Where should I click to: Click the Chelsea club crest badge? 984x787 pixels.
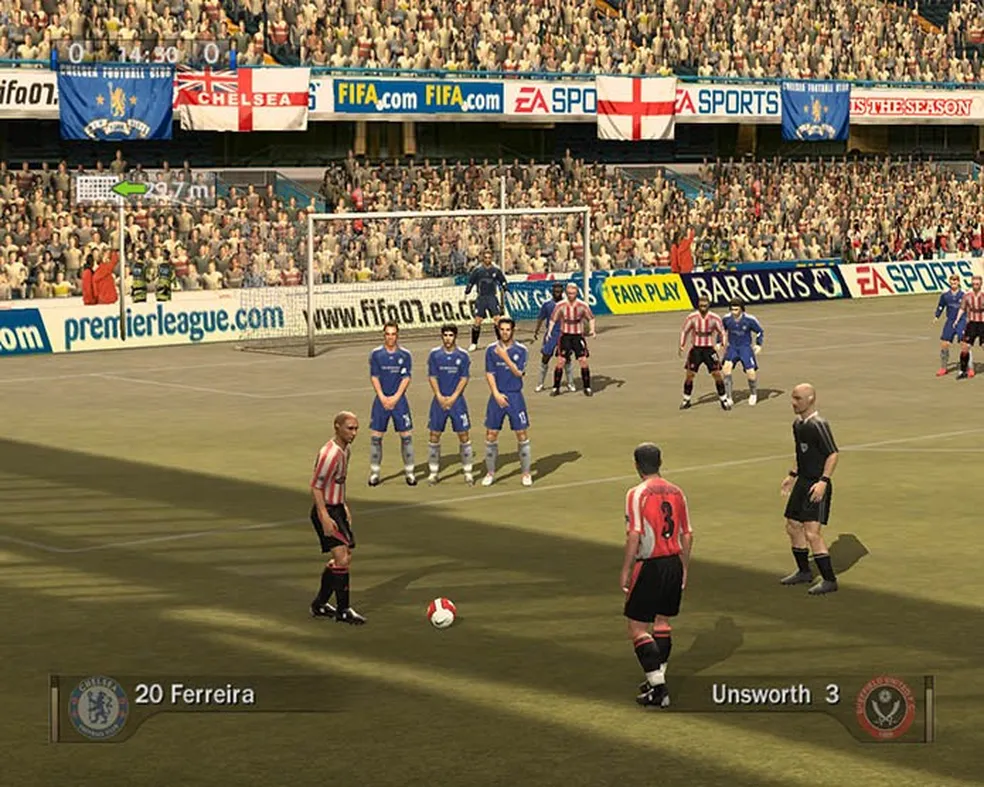pos(98,707)
